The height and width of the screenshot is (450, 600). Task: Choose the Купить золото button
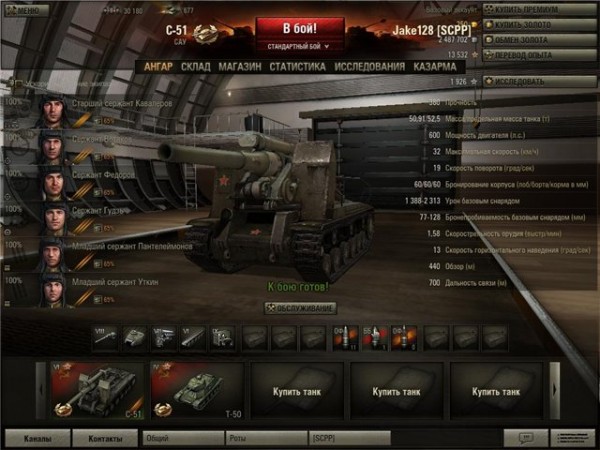coord(540,24)
